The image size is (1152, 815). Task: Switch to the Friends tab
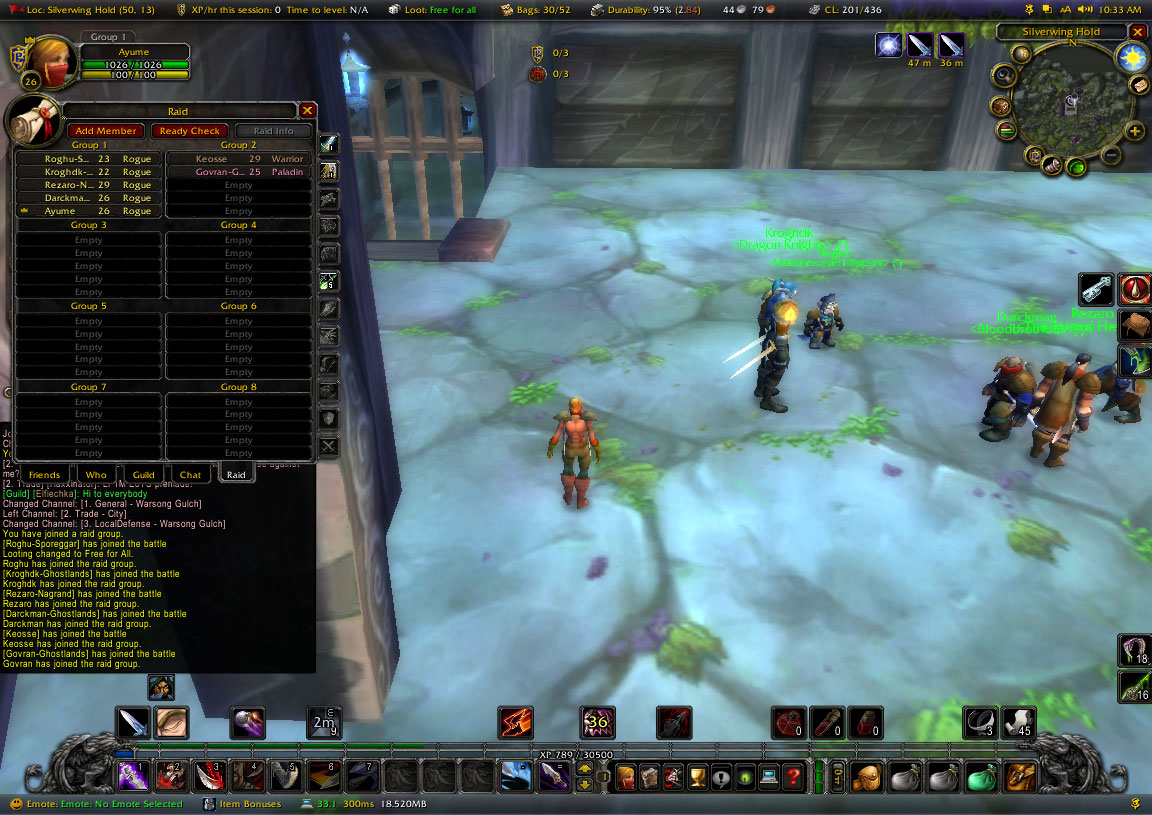[44, 475]
